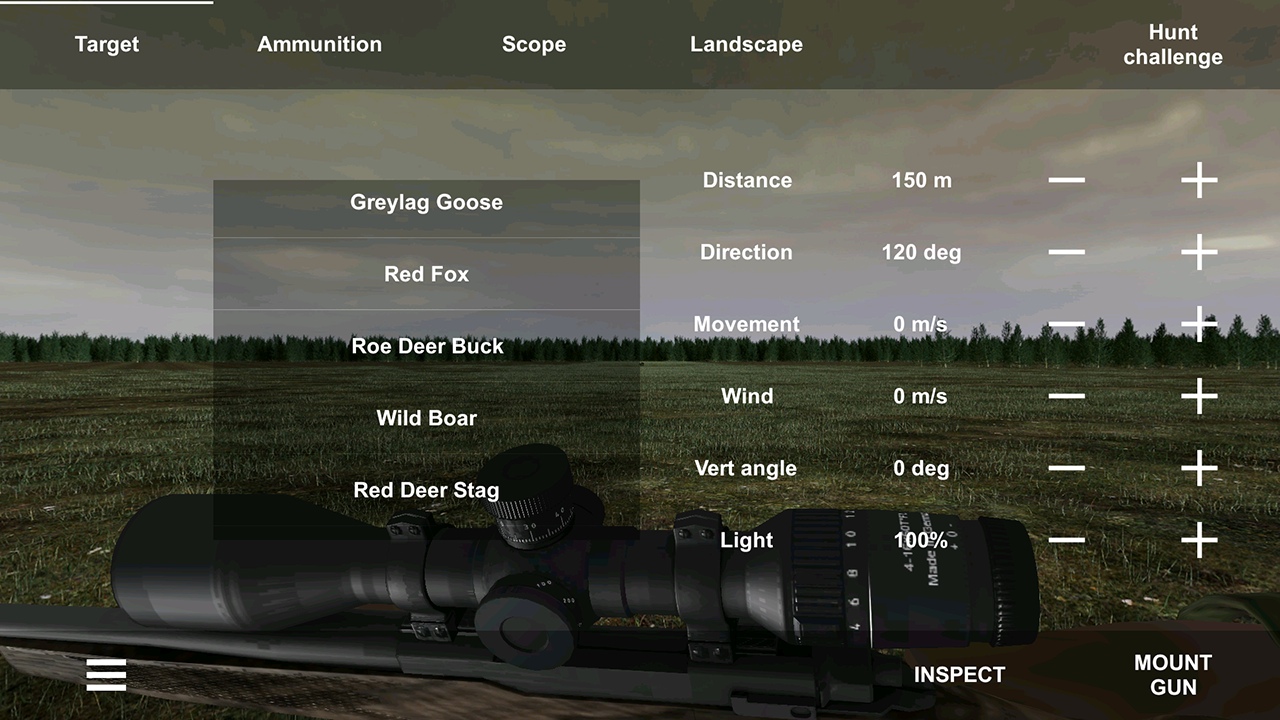Decrease the Distance value
Screen dimensions: 1280x720
pyautogui.click(x=1066, y=181)
